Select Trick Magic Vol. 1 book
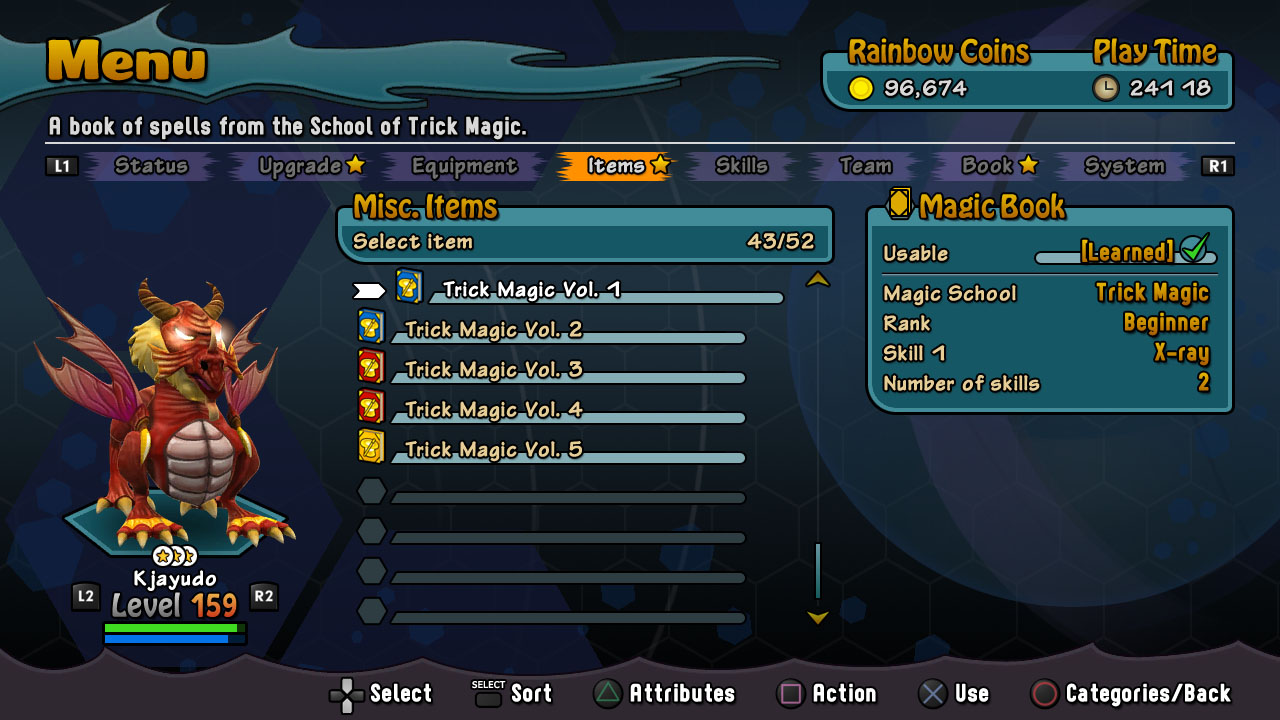The image size is (1280, 720). pos(531,290)
